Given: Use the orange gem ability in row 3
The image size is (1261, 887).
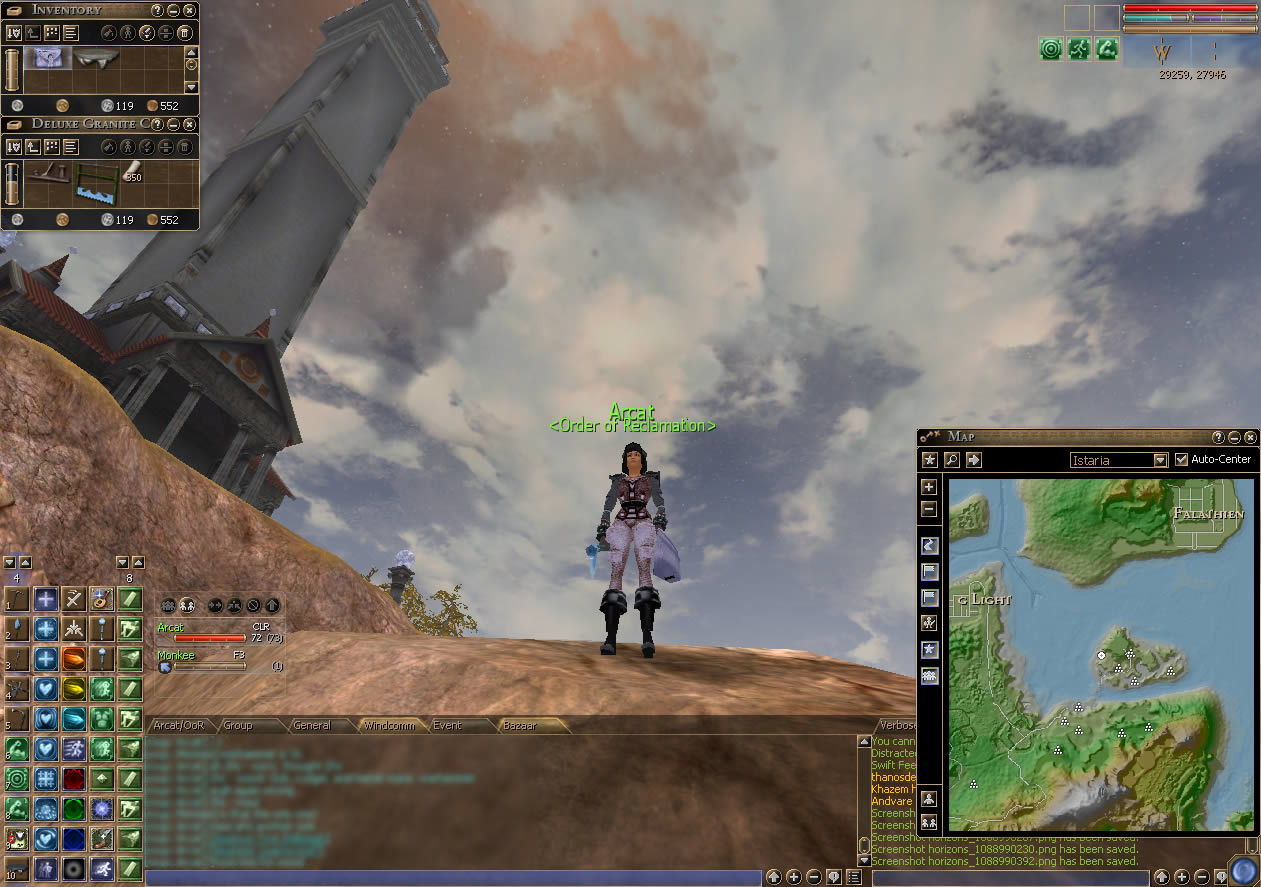Looking at the screenshot, I should click(74, 659).
